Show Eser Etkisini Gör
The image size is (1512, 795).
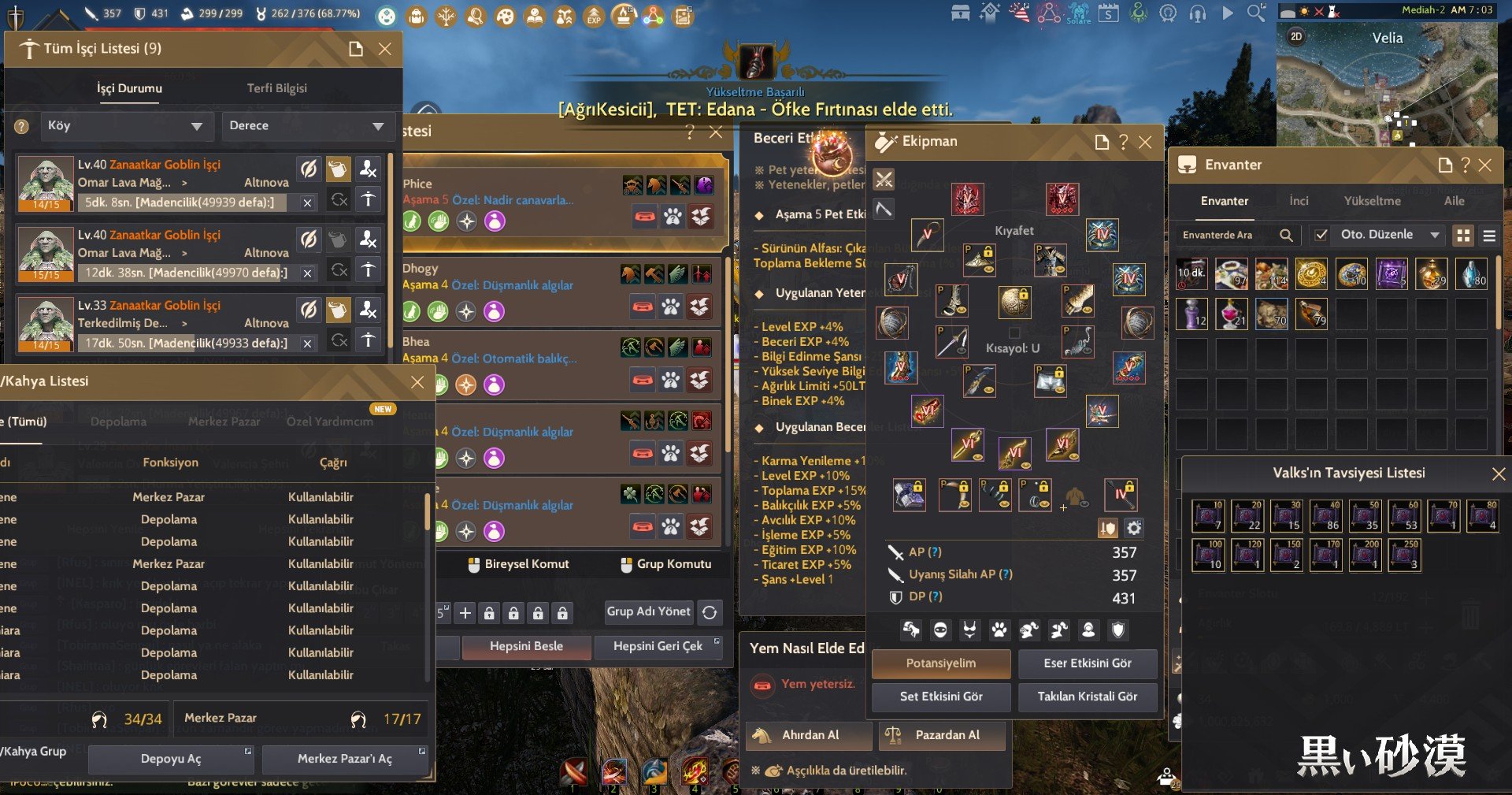click(x=1087, y=663)
